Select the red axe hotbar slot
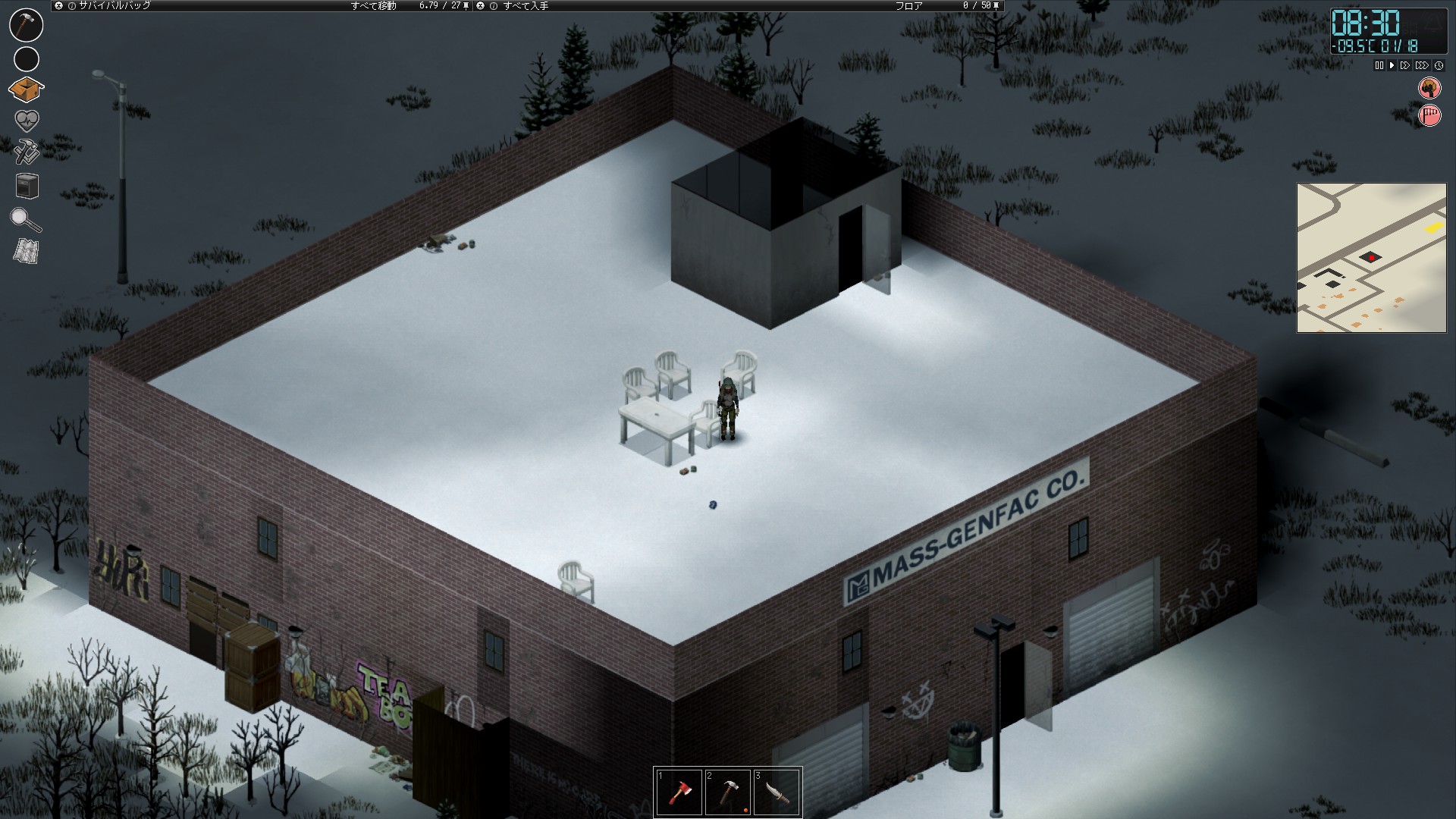 [679, 792]
